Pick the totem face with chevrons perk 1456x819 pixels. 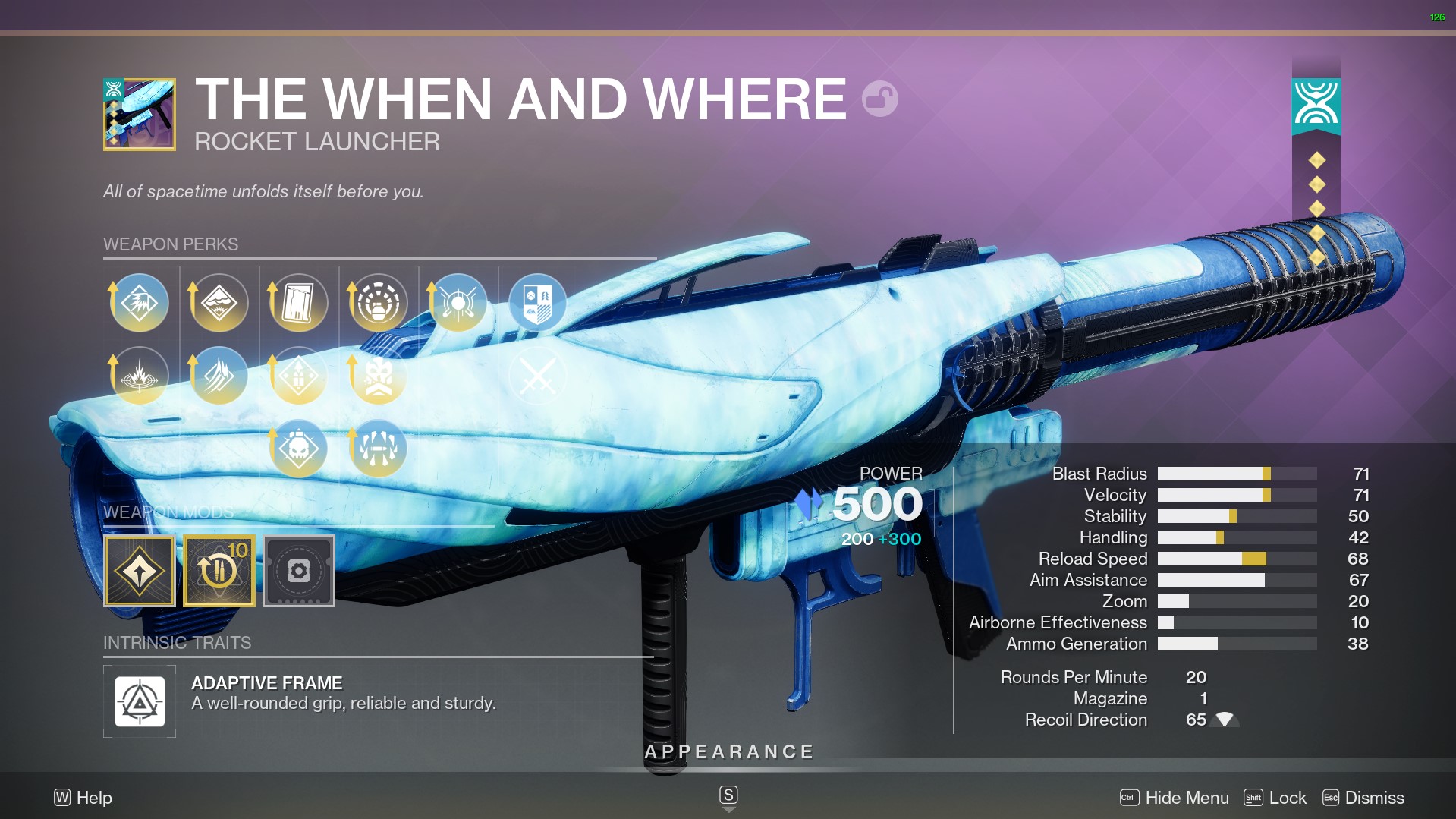pyautogui.click(x=378, y=376)
